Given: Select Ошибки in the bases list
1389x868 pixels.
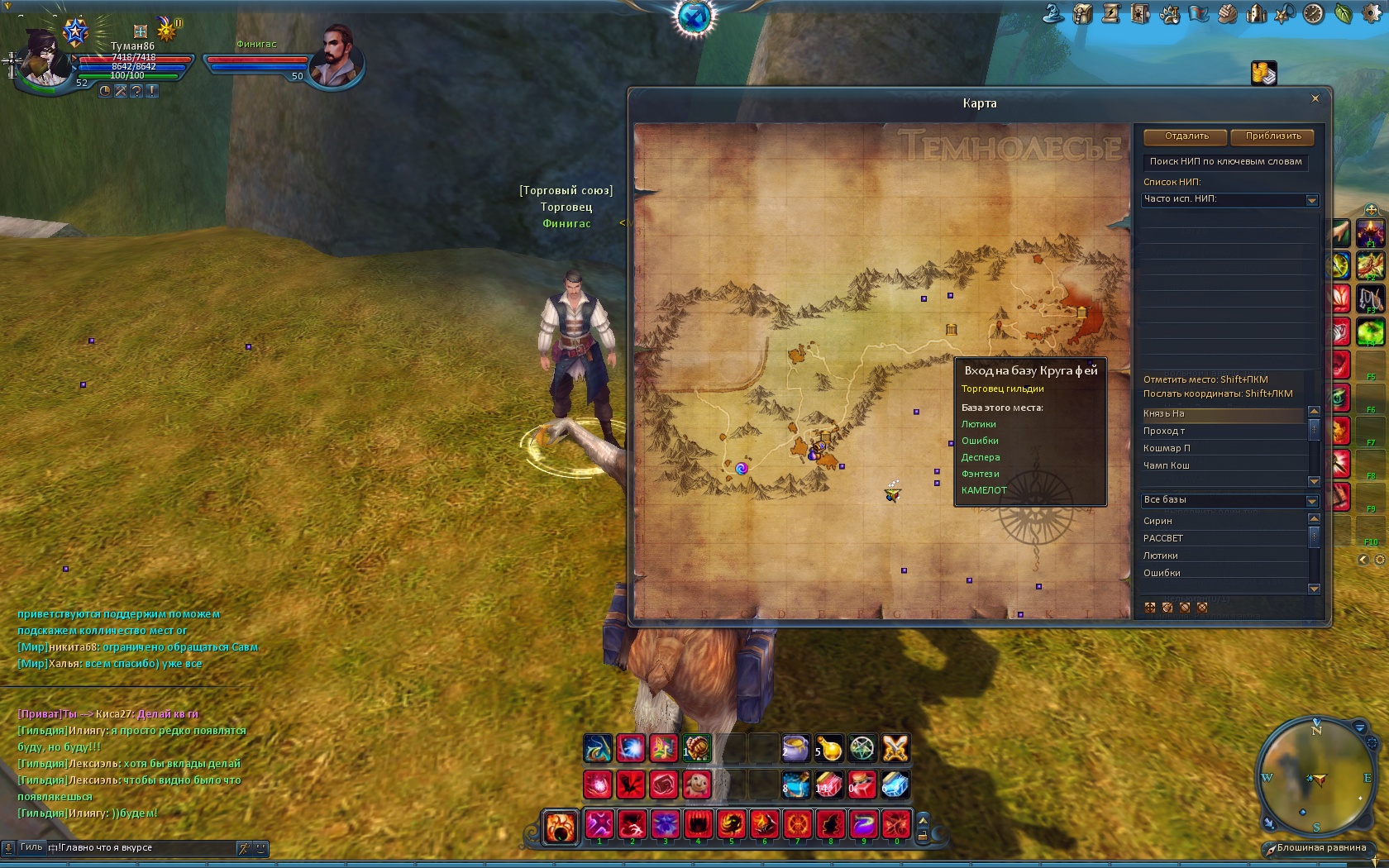Looking at the screenshot, I should pos(1162,573).
